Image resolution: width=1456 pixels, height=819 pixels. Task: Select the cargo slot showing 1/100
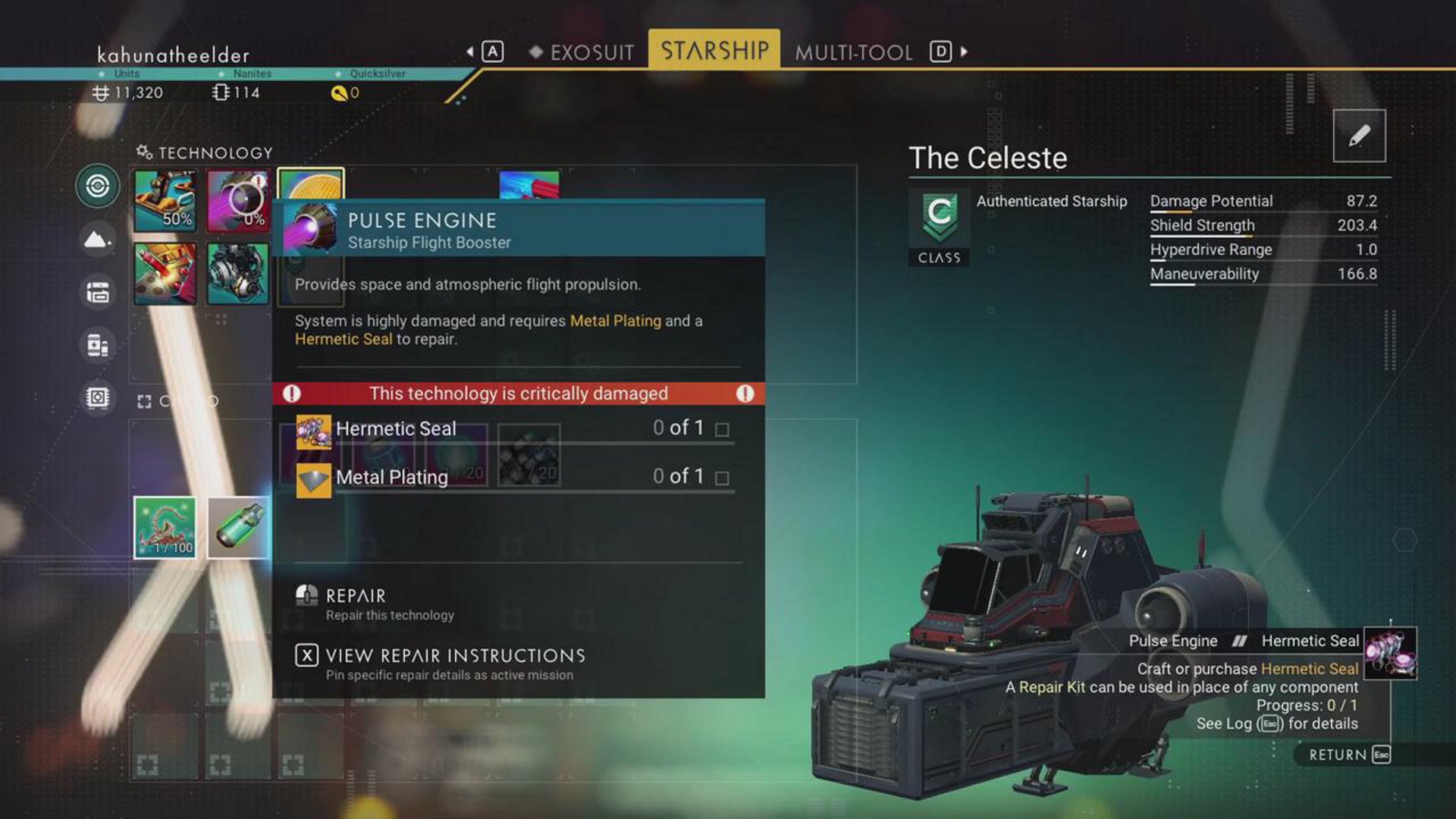point(165,528)
